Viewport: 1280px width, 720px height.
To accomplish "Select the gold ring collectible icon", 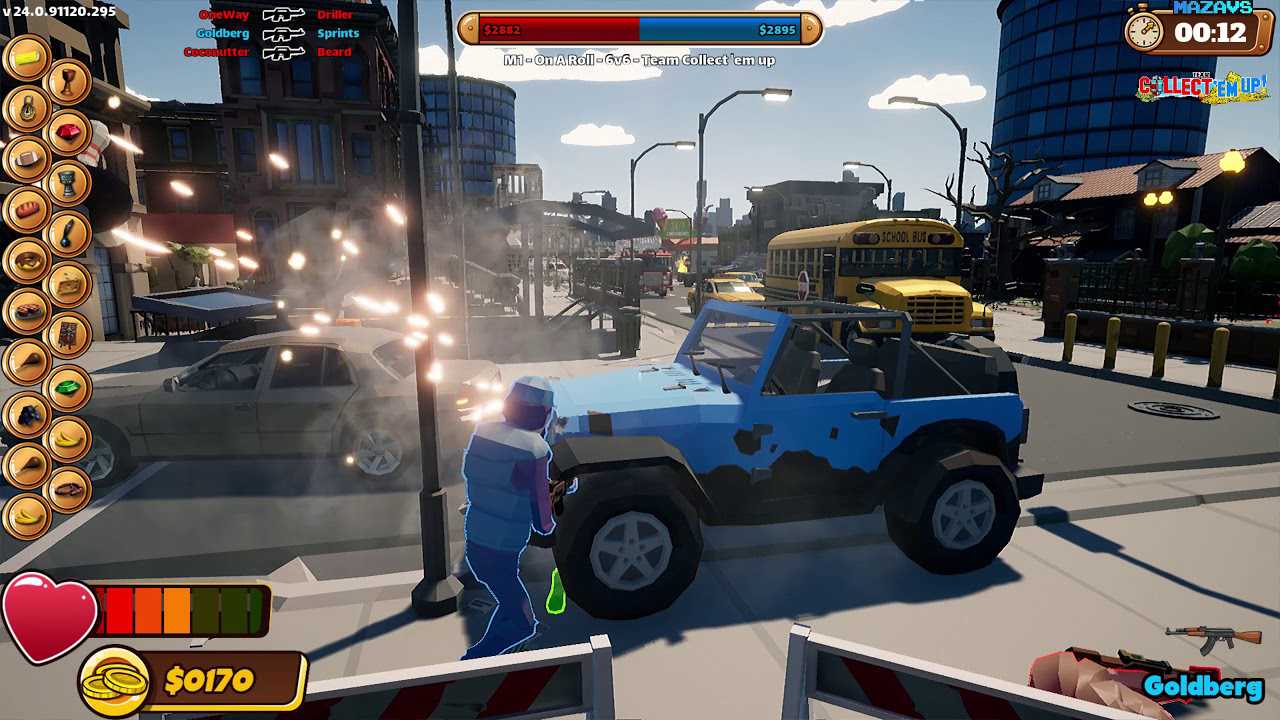I will pos(27,108).
